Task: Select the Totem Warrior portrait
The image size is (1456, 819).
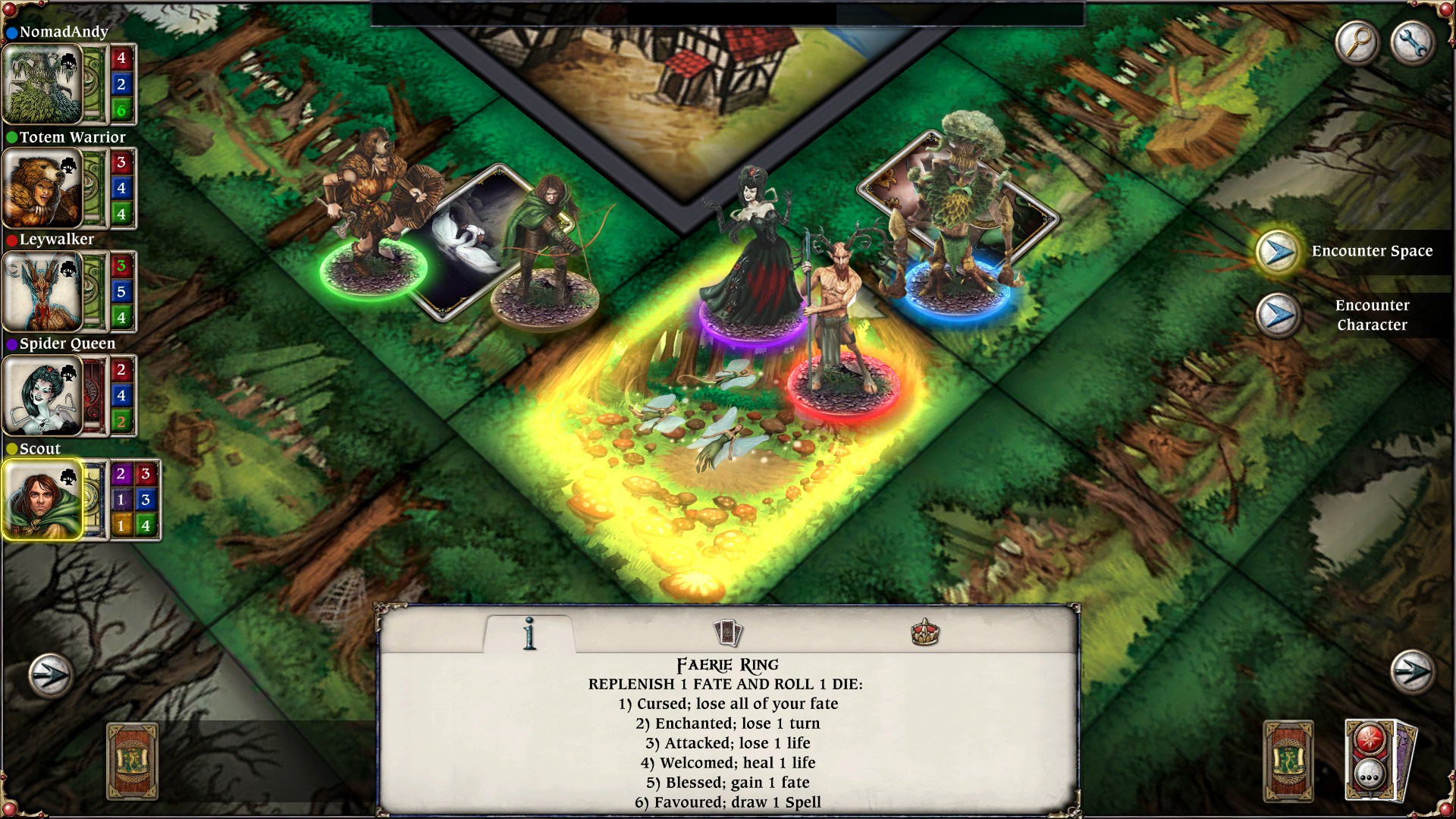Action: pyautogui.click(x=42, y=190)
